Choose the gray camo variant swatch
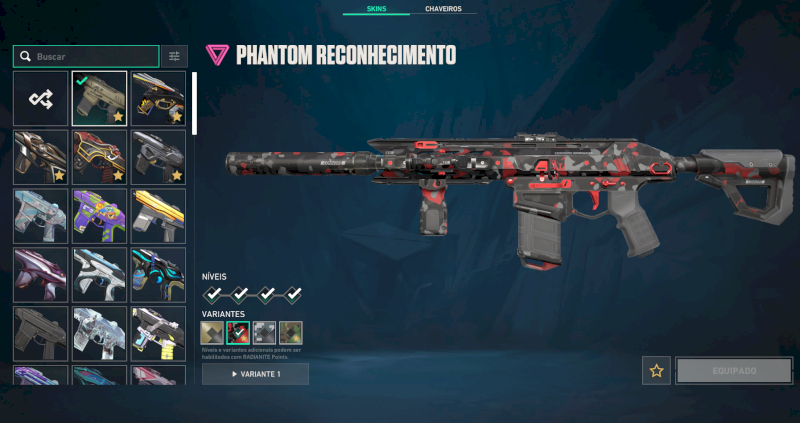 pos(264,333)
